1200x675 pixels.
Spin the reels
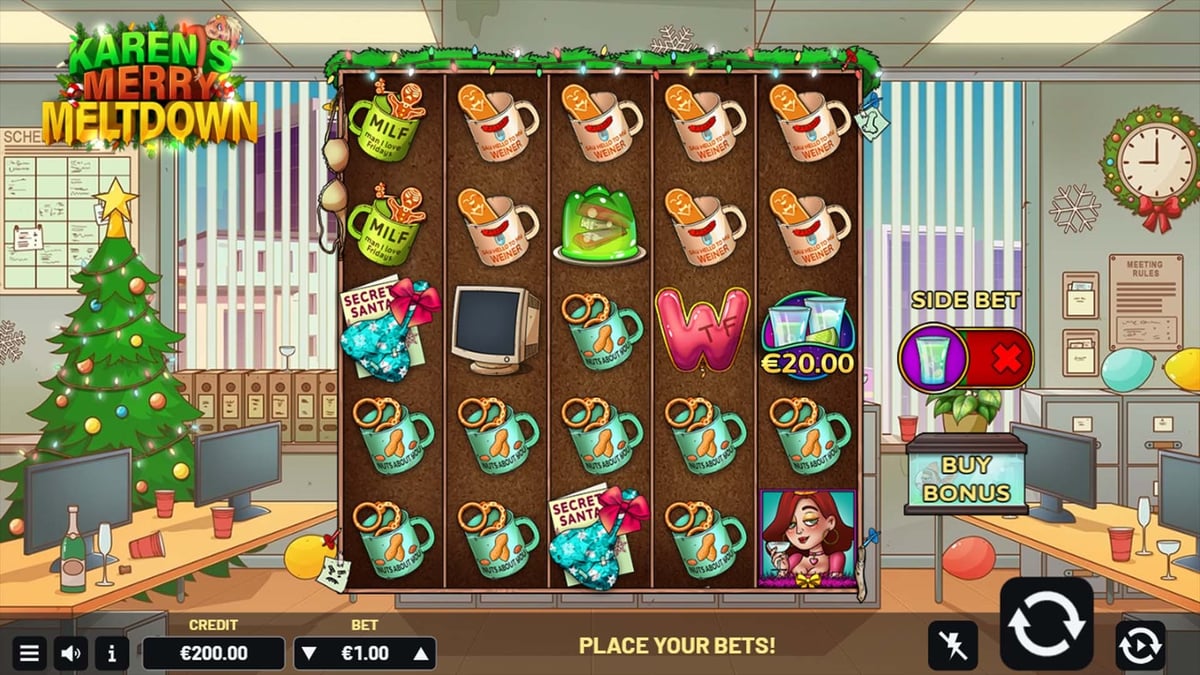pyautogui.click(x=1047, y=623)
